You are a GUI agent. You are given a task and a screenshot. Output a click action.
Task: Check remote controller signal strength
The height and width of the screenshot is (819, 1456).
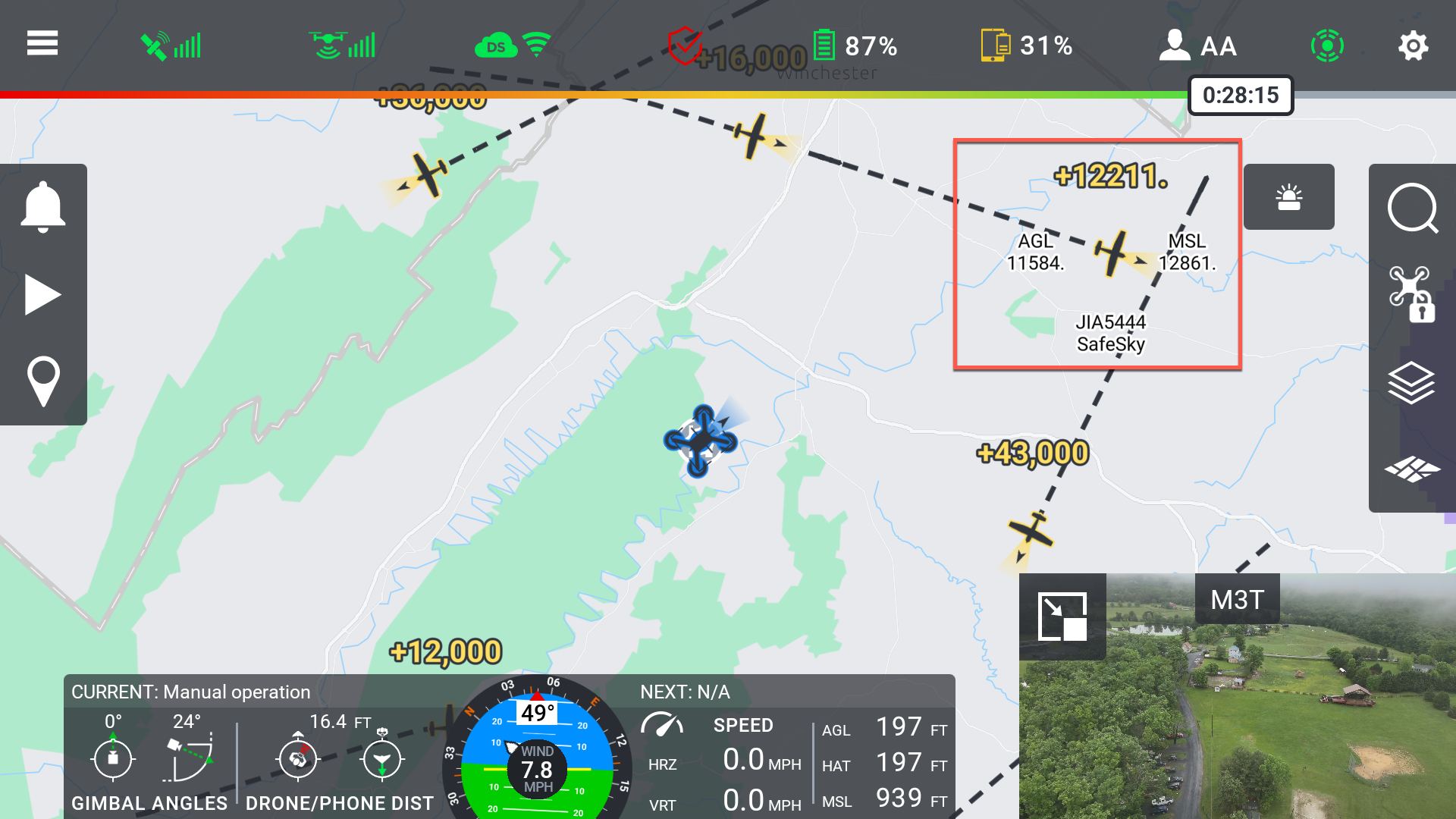pyautogui.click(x=341, y=45)
